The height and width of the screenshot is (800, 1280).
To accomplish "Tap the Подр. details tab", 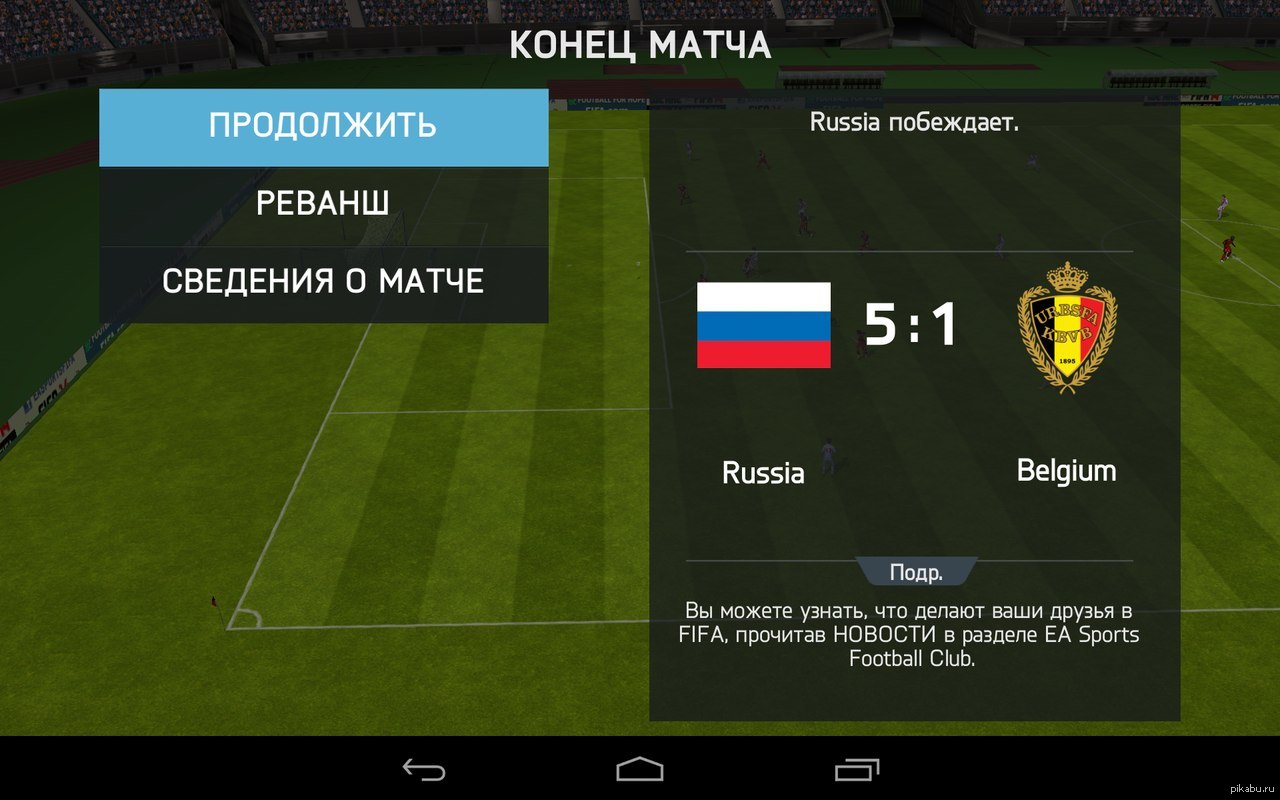I will (x=916, y=573).
